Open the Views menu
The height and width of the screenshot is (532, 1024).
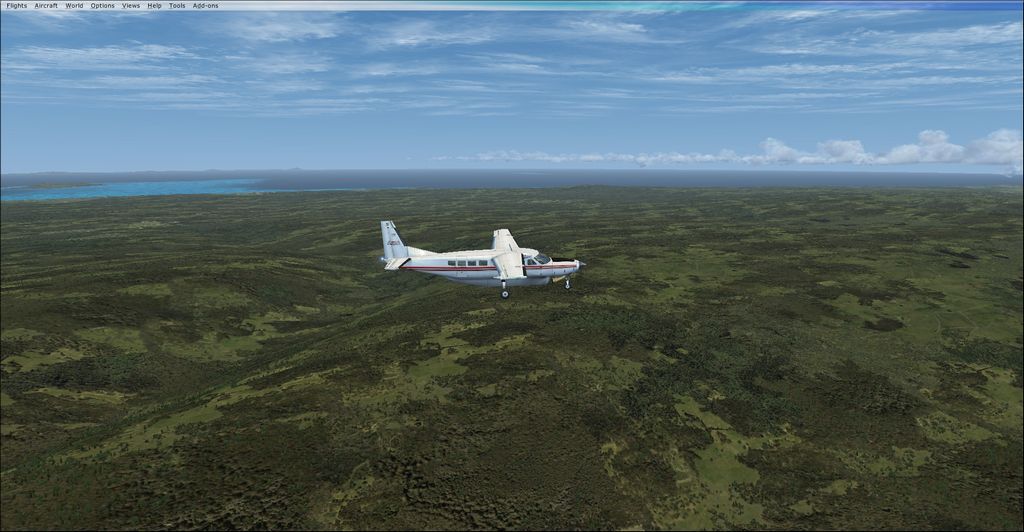pyautogui.click(x=131, y=6)
